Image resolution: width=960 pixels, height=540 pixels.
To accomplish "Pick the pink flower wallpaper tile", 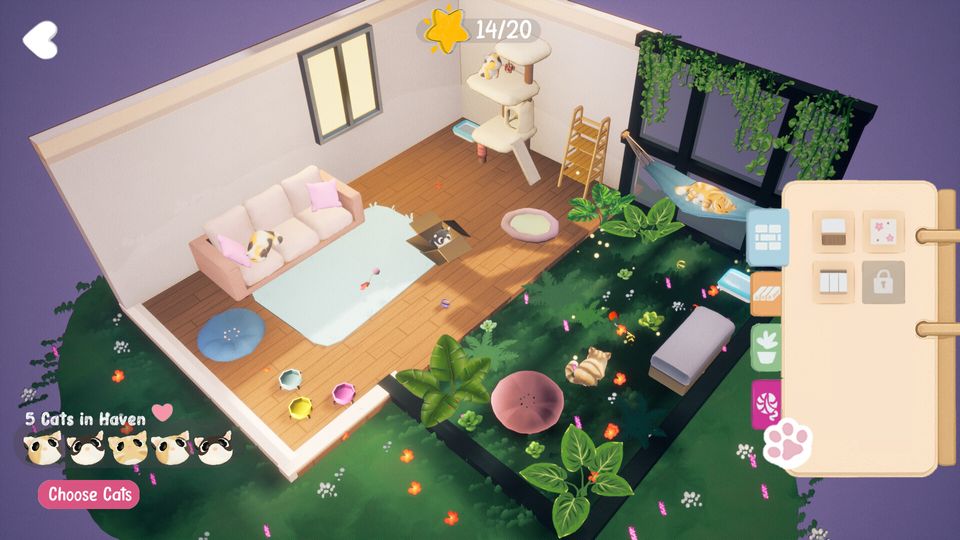I will point(883,232).
